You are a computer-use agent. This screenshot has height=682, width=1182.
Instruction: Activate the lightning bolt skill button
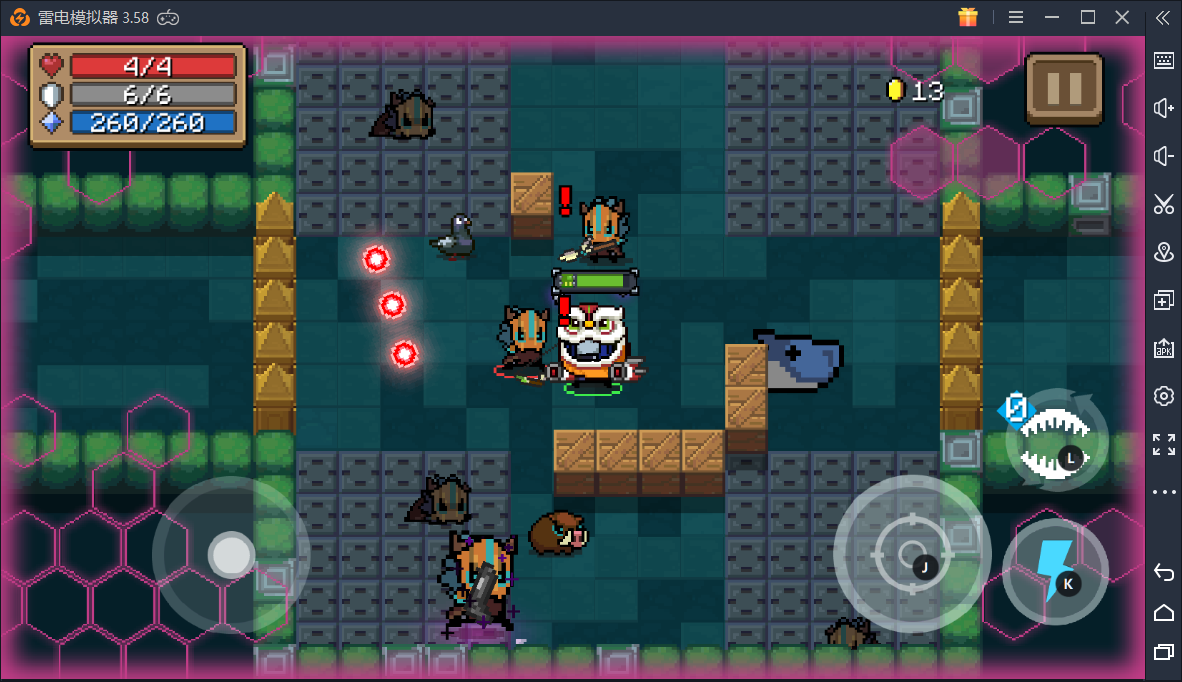pos(1055,572)
